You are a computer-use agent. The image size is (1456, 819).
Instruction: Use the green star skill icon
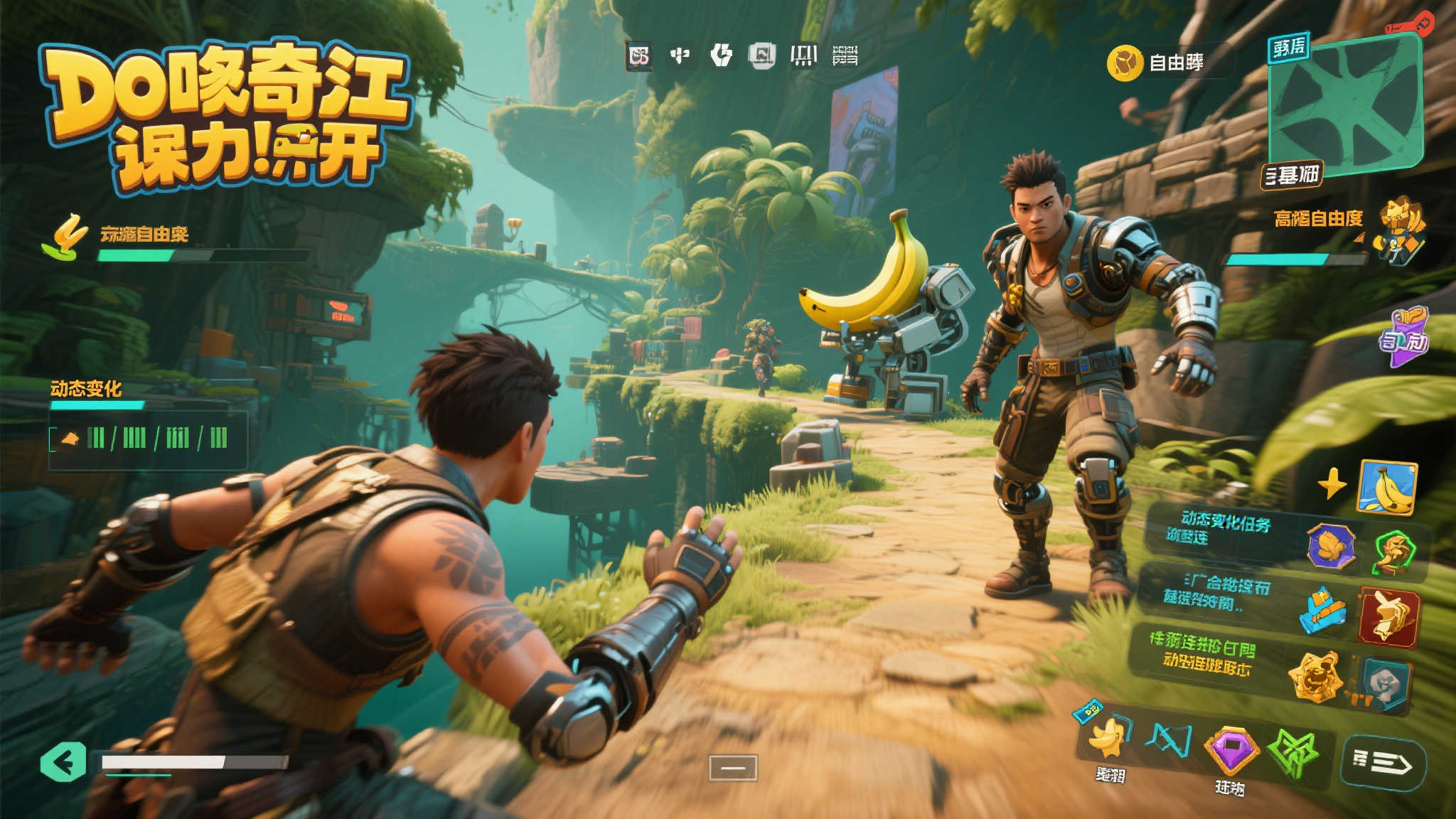click(x=1294, y=752)
